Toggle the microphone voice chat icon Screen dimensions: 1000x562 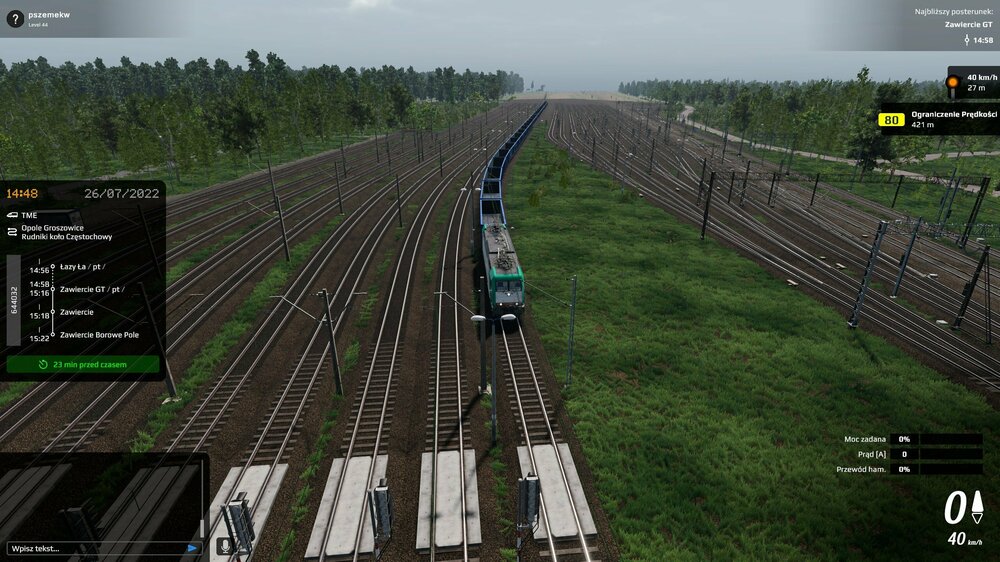click(x=224, y=545)
